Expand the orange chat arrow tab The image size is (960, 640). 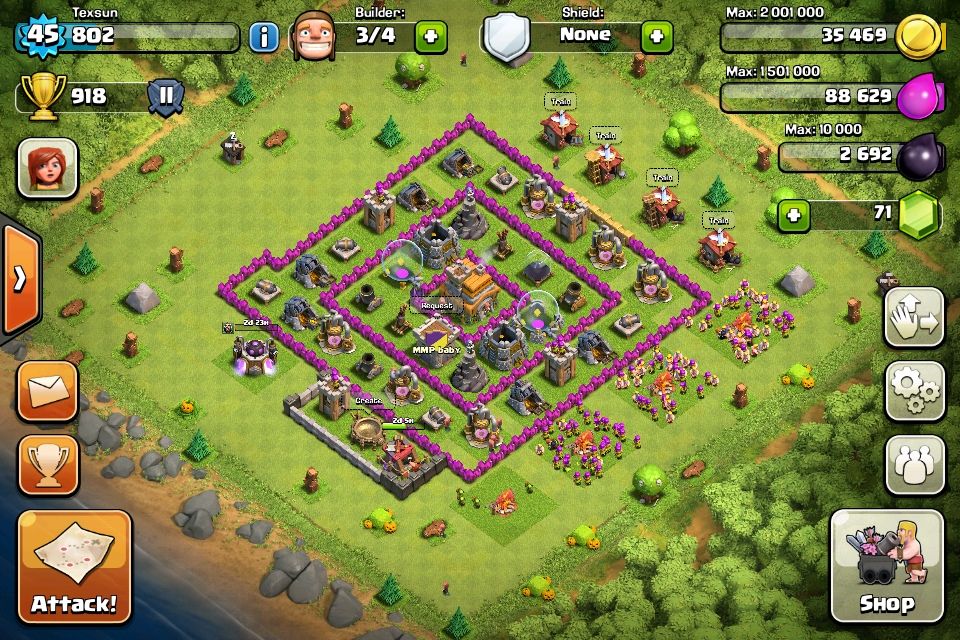click(x=19, y=279)
